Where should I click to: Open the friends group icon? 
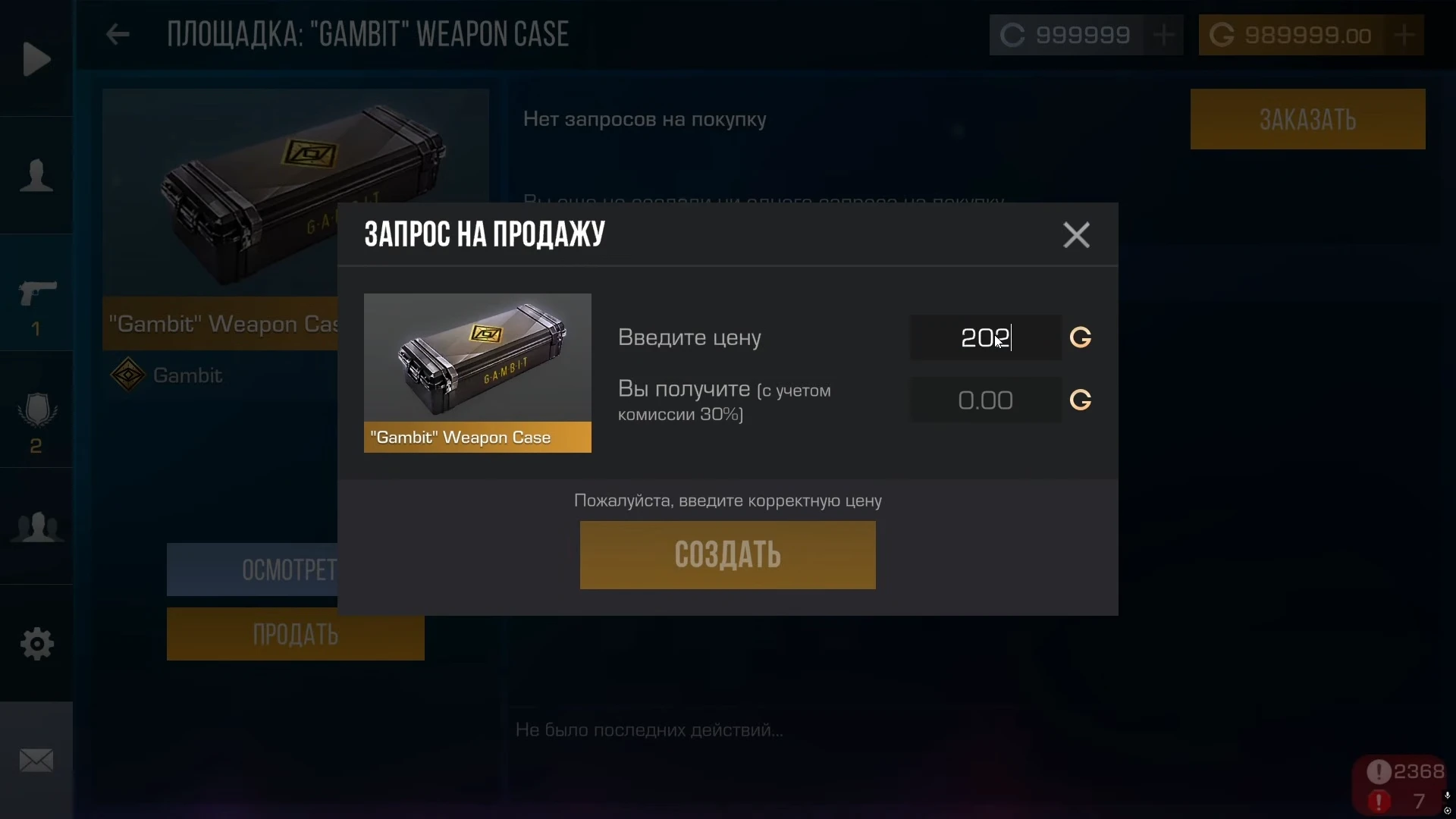click(36, 527)
